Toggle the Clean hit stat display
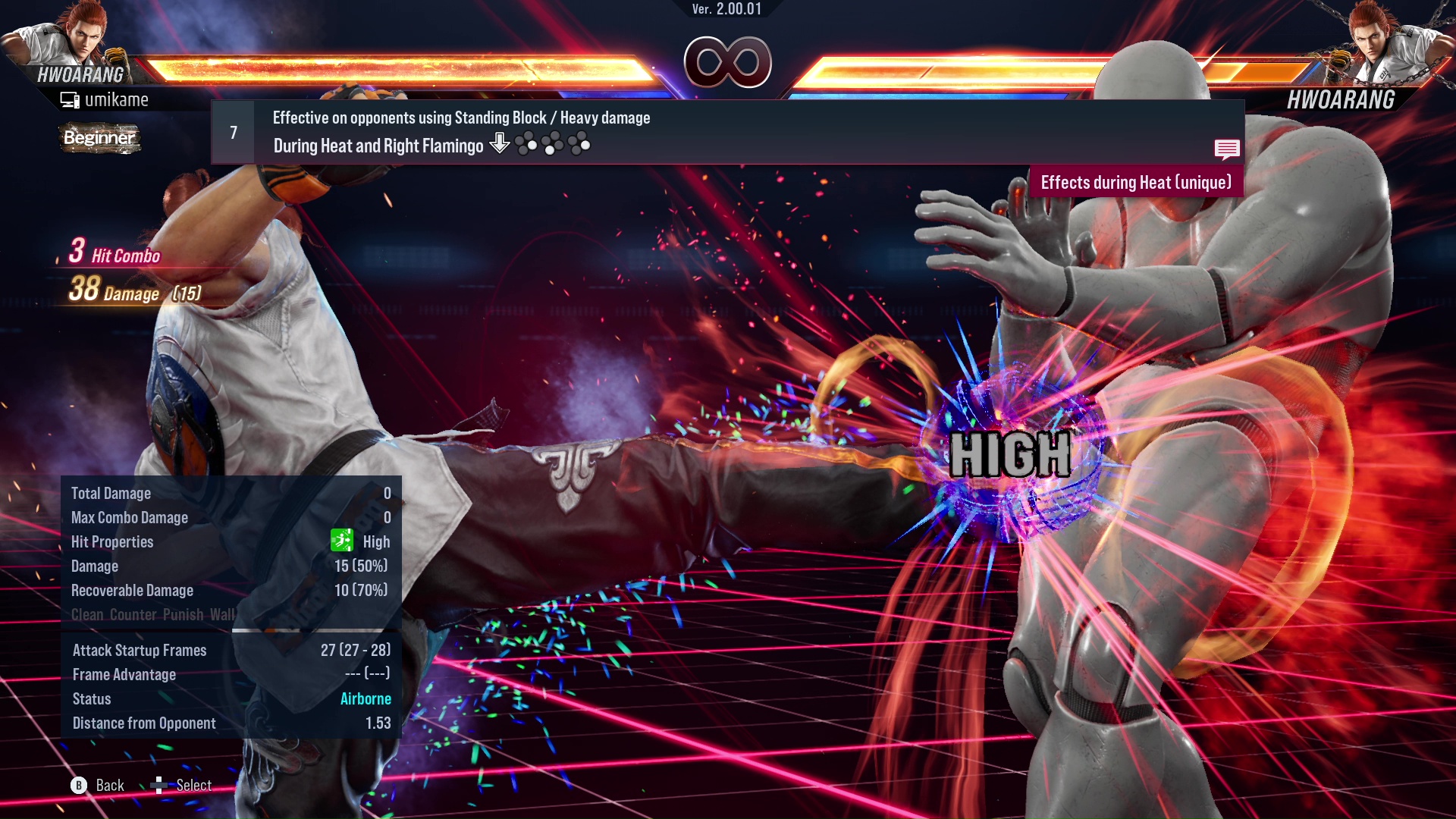This screenshot has width=1456, height=819. pyautogui.click(x=86, y=614)
